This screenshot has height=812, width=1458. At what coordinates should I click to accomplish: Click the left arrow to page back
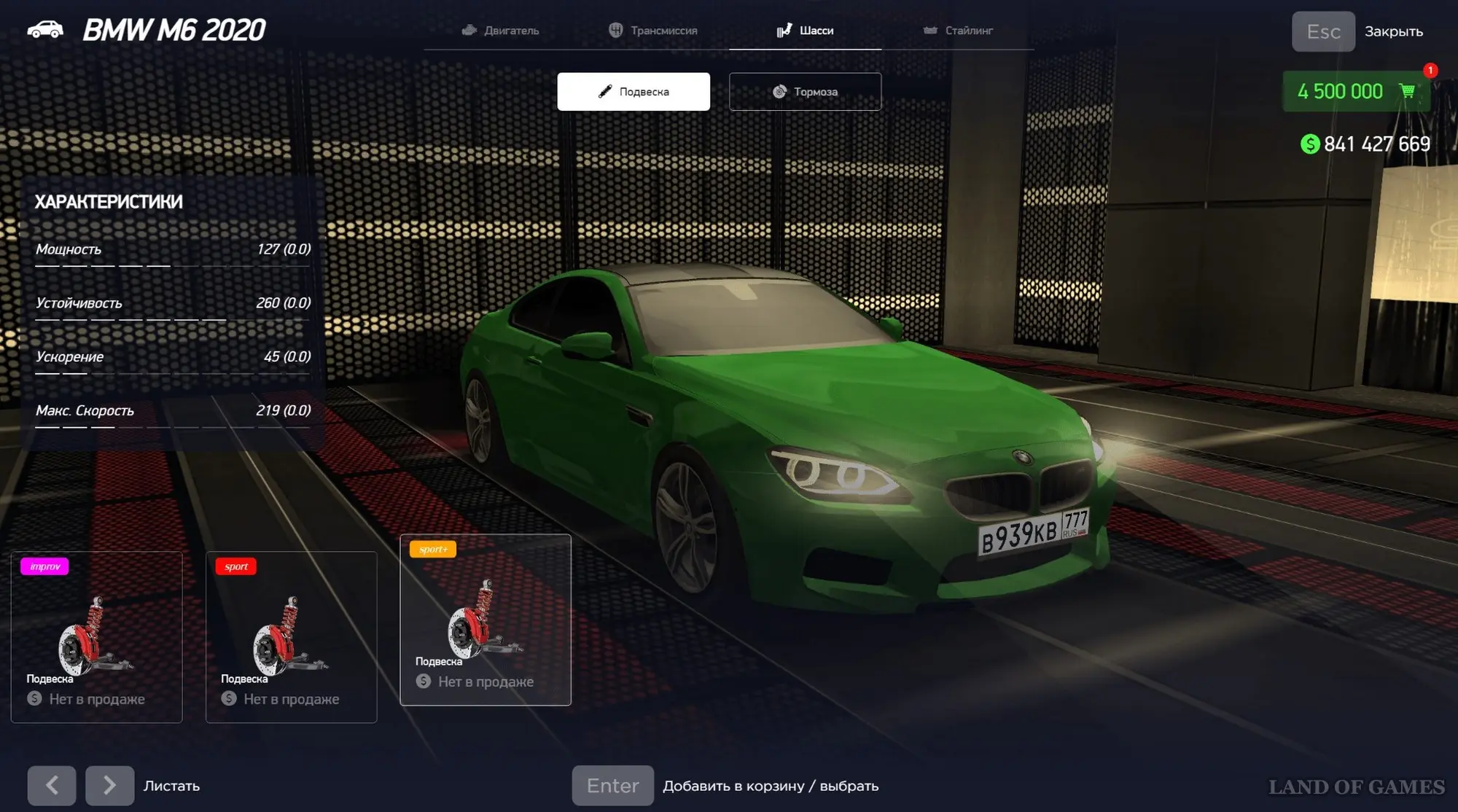click(x=52, y=785)
